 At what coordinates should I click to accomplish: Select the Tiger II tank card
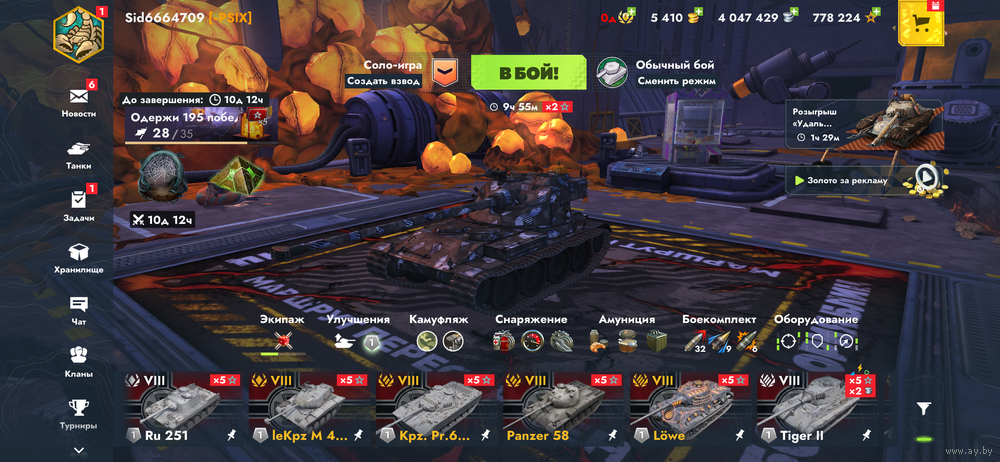813,410
